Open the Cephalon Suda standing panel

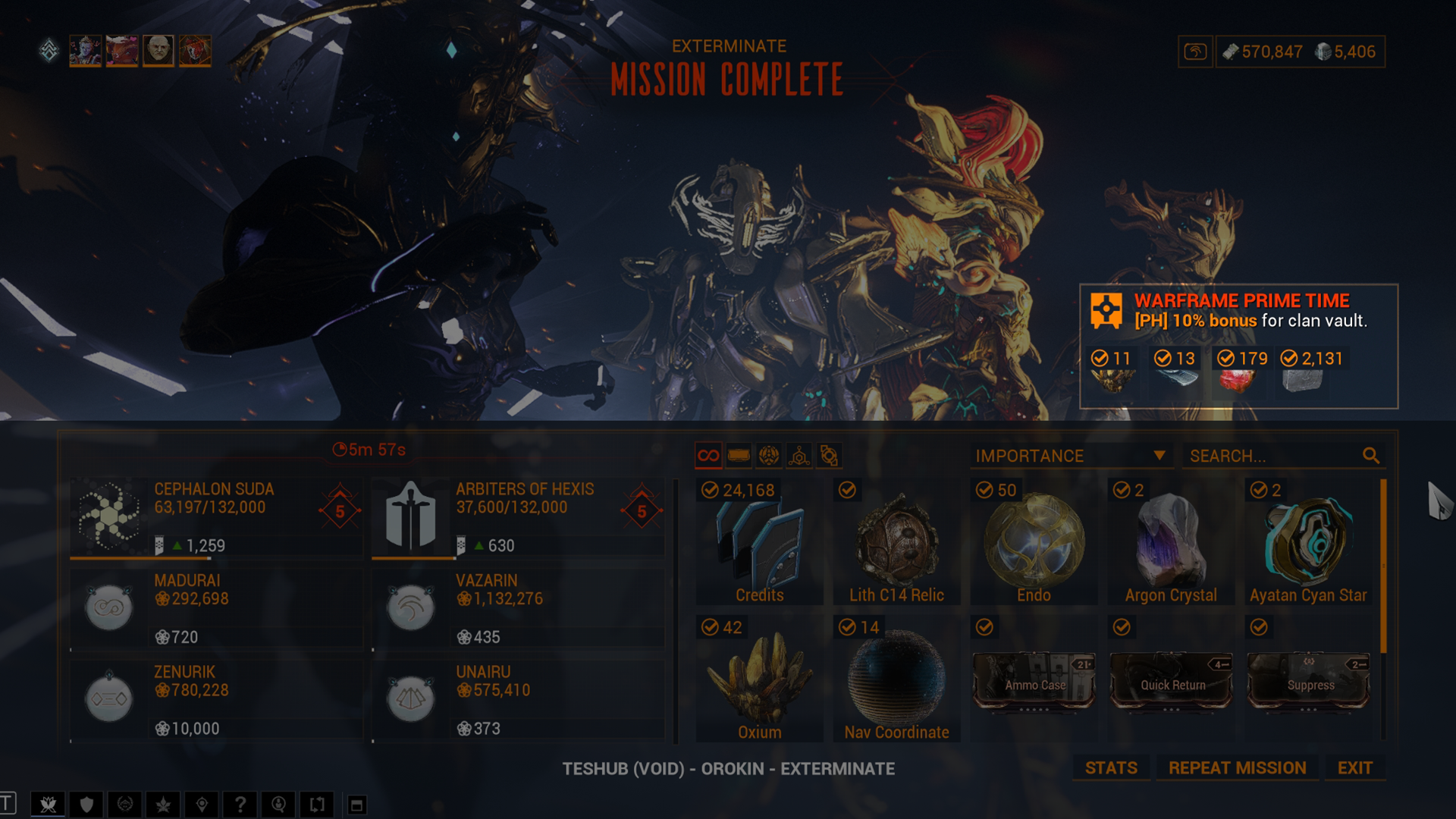point(215,517)
